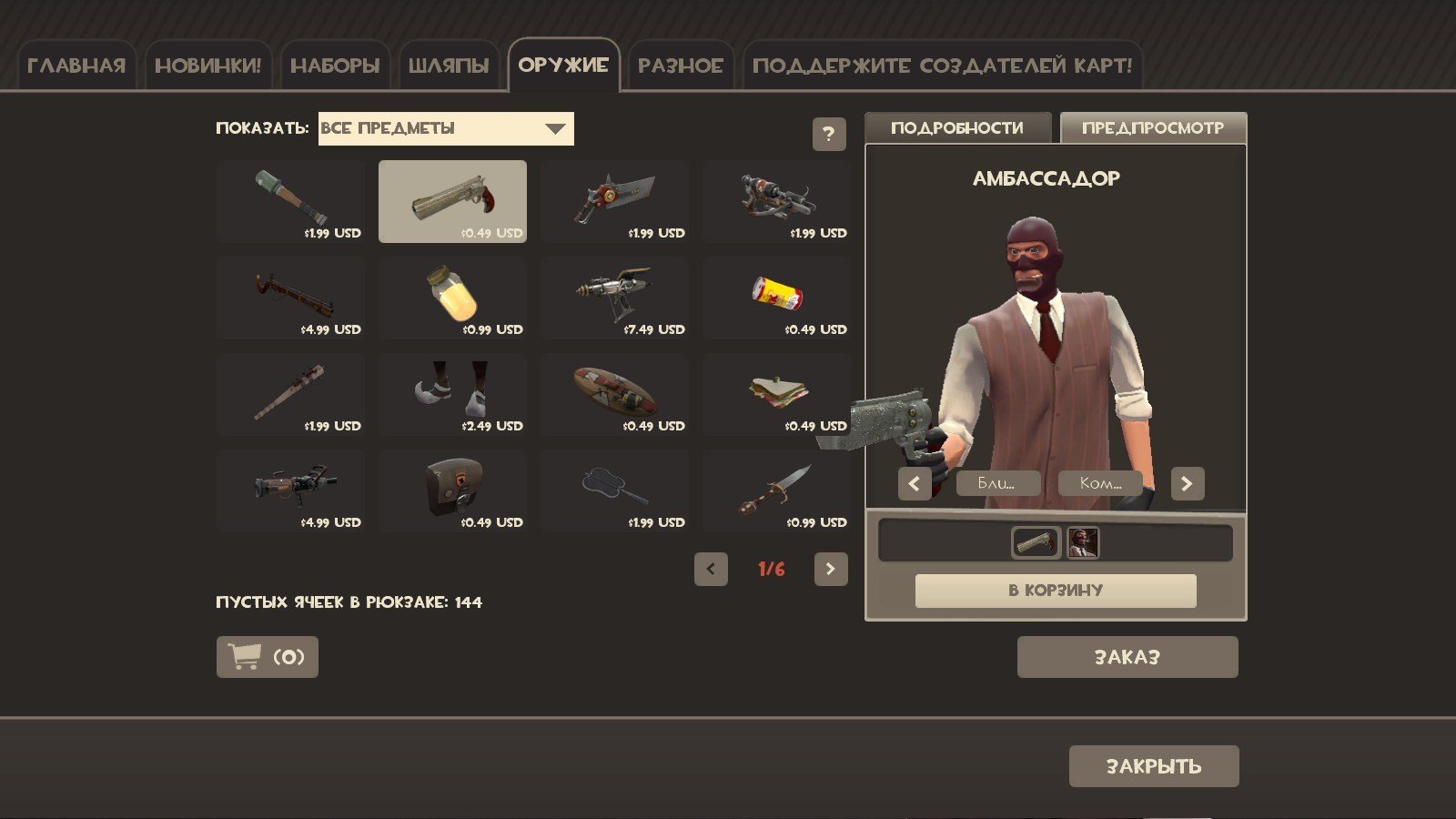Open the Наборы store tab
The image size is (1456, 819).
pos(334,66)
